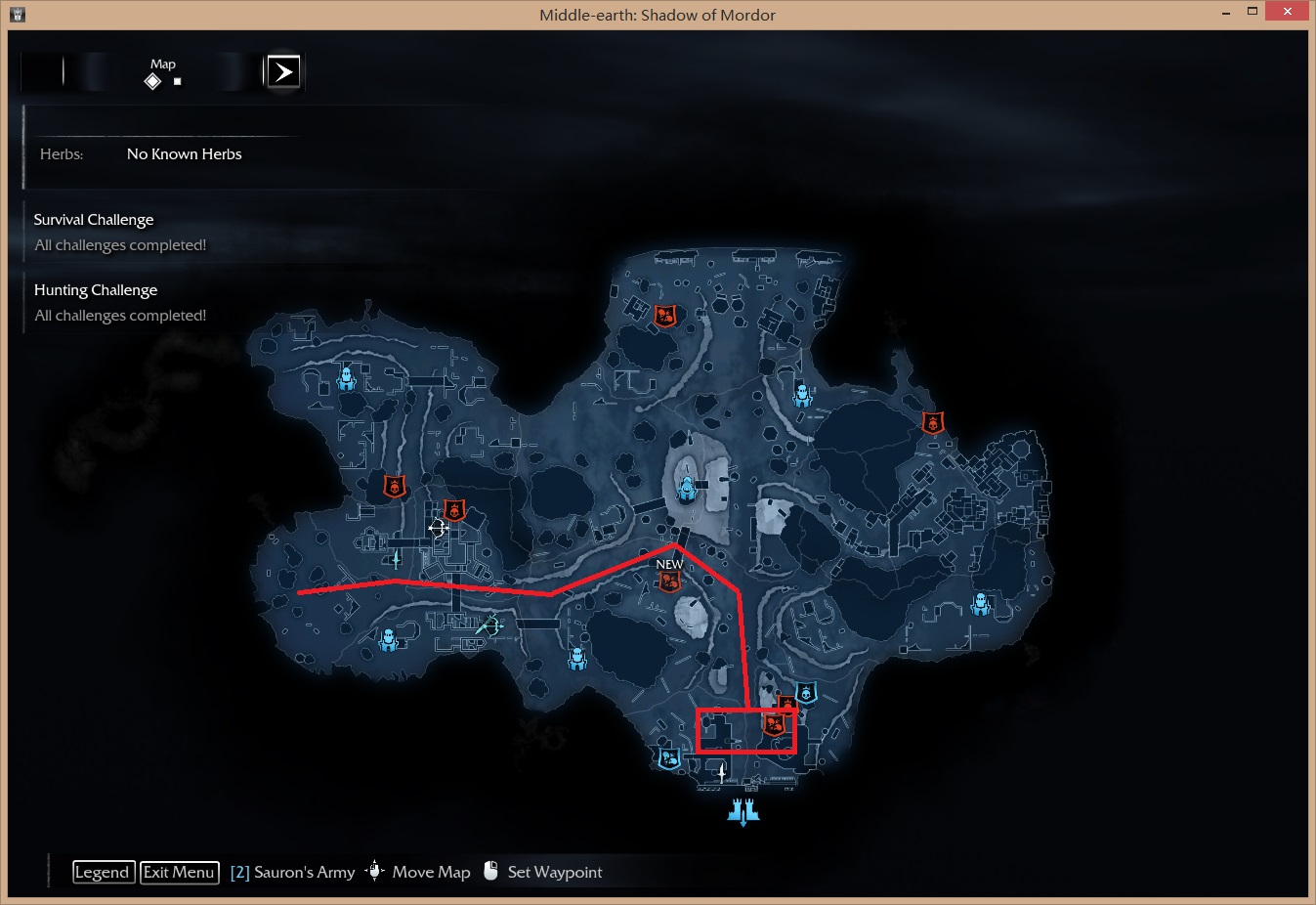Open the Survival Challenge entry
This screenshot has width=1316, height=905.
(x=94, y=220)
